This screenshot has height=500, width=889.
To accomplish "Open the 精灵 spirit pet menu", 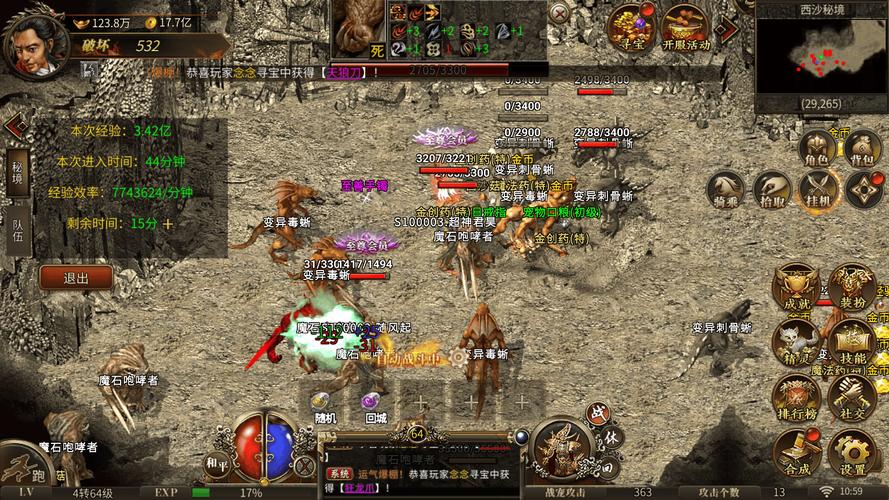I will (796, 343).
